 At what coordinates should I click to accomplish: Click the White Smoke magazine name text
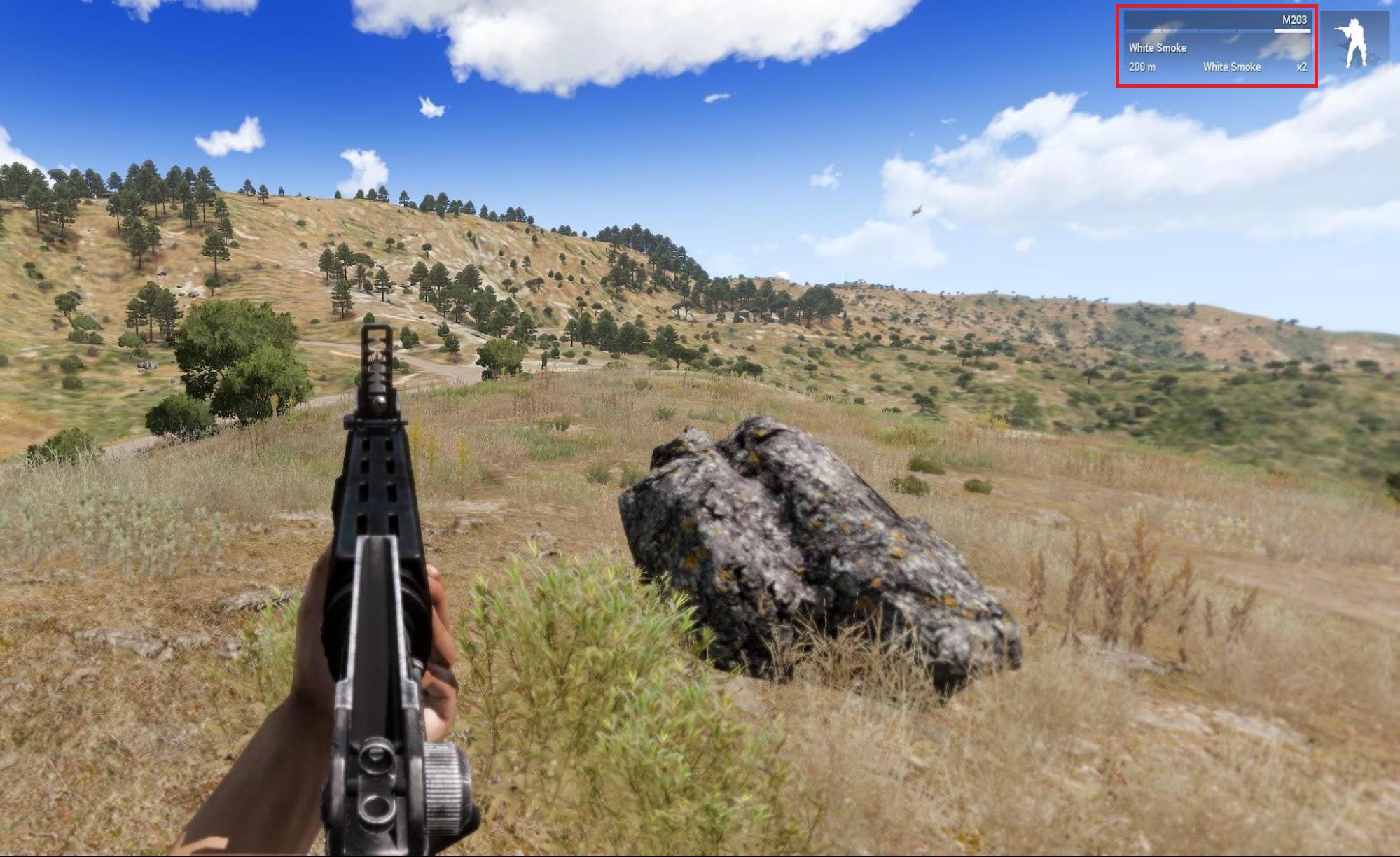[1159, 48]
